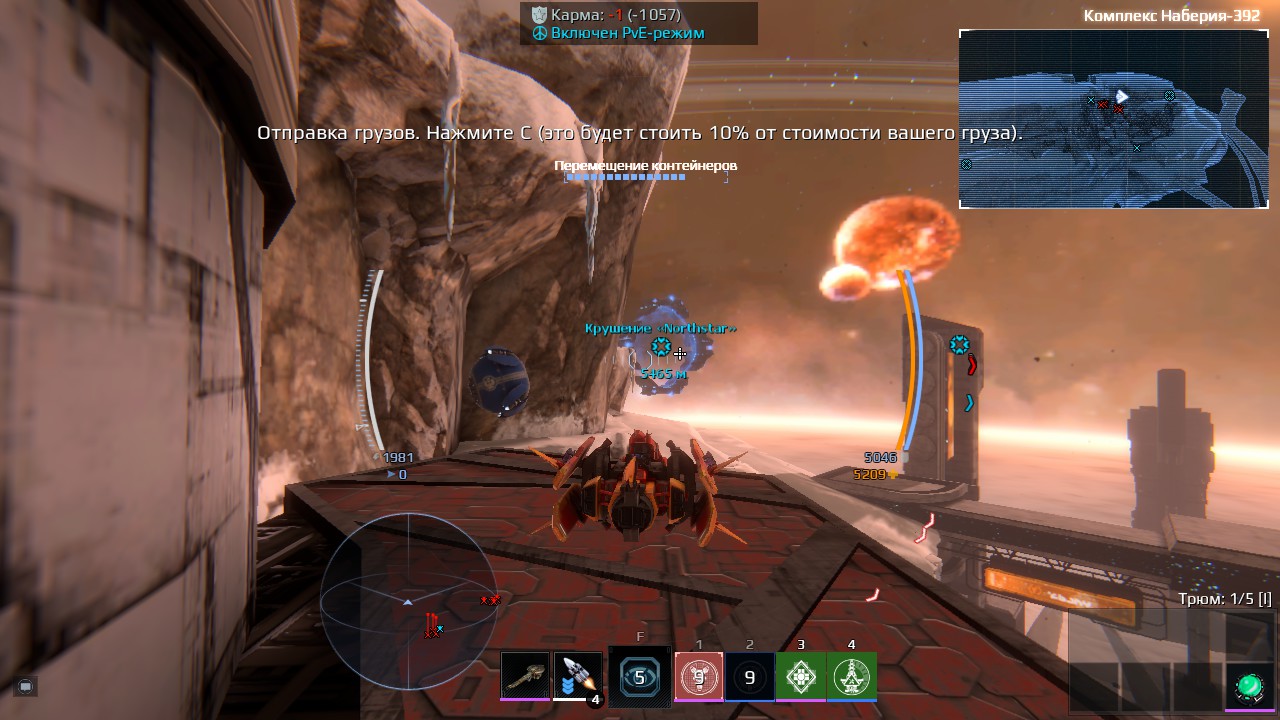Screen dimensions: 1280x720
Task: Fire the missile slot with 4 rockets
Action: 578,676
